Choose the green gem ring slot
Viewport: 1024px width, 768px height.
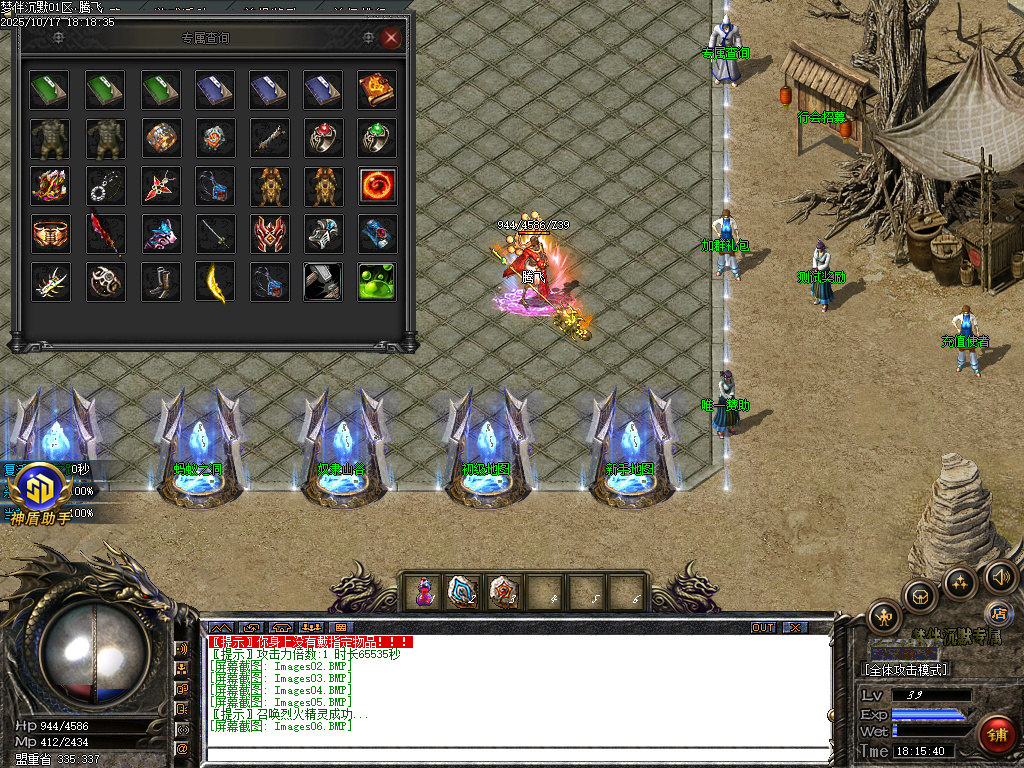pos(377,138)
